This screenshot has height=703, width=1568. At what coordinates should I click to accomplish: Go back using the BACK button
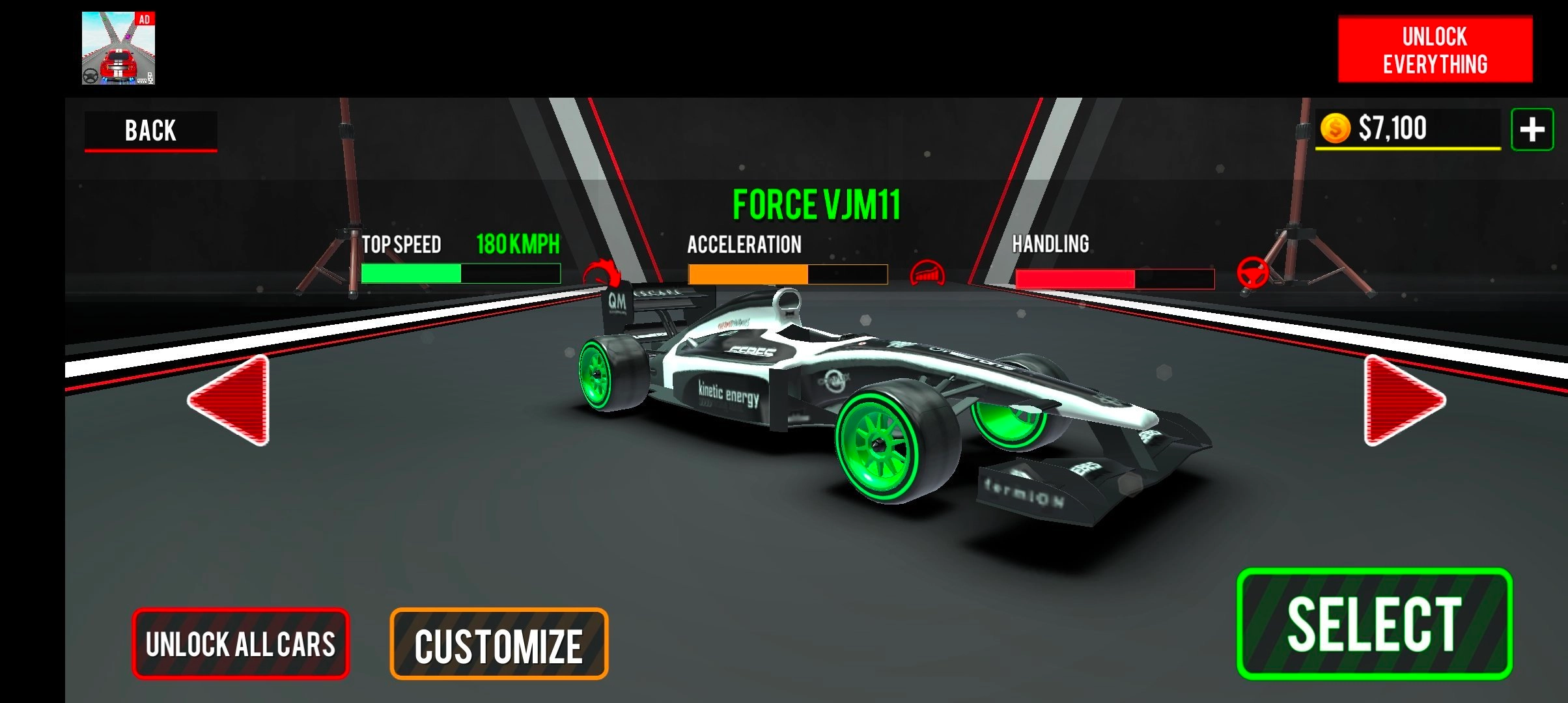tap(150, 130)
